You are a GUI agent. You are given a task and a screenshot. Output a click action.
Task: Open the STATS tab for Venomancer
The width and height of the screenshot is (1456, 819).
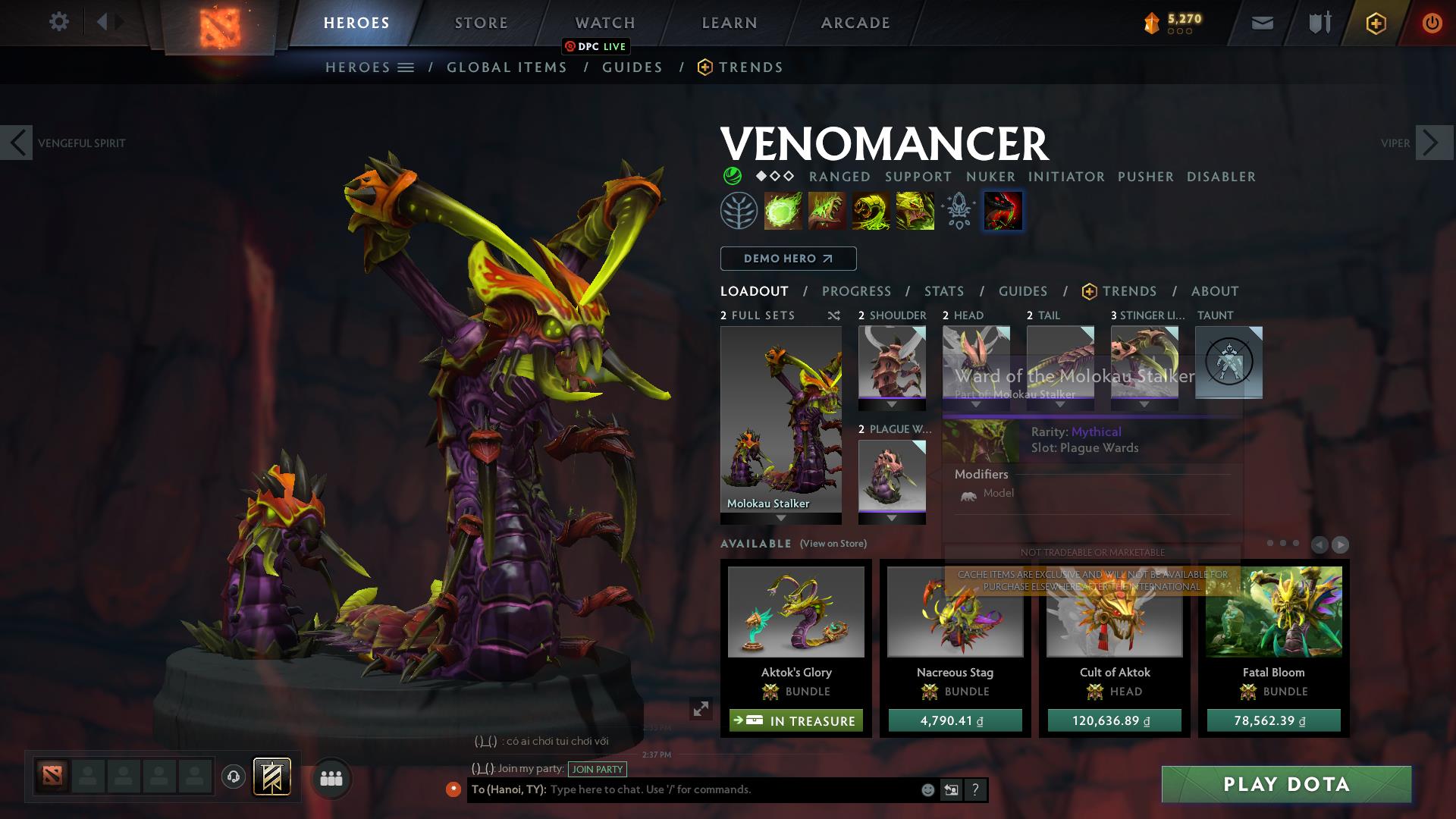coord(943,290)
